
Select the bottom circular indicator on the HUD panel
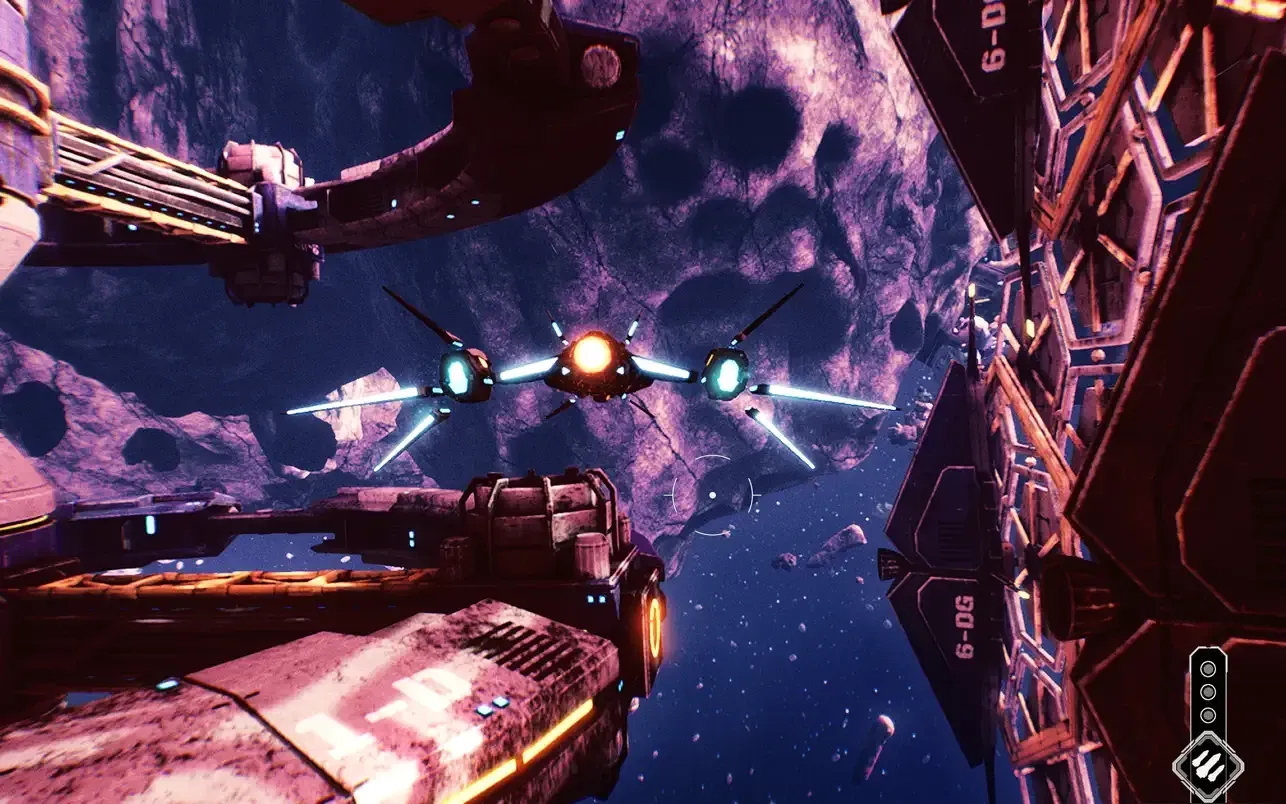(x=1207, y=714)
